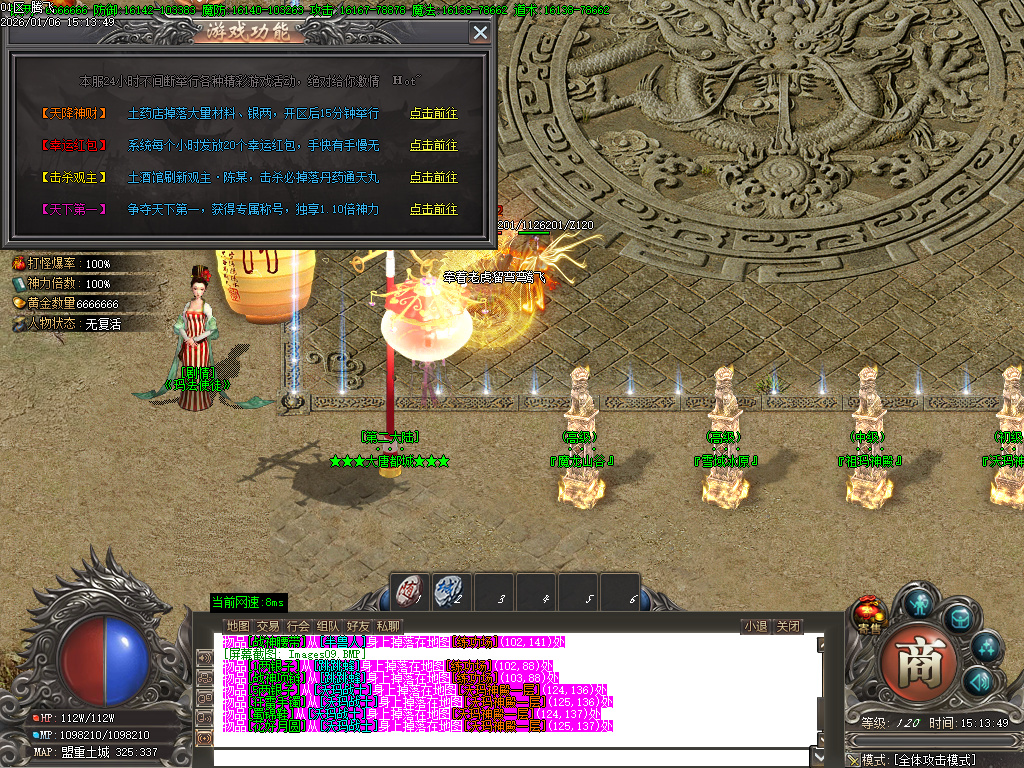Select the 组队 team tab
This screenshot has height=768, width=1024.
coord(328,627)
